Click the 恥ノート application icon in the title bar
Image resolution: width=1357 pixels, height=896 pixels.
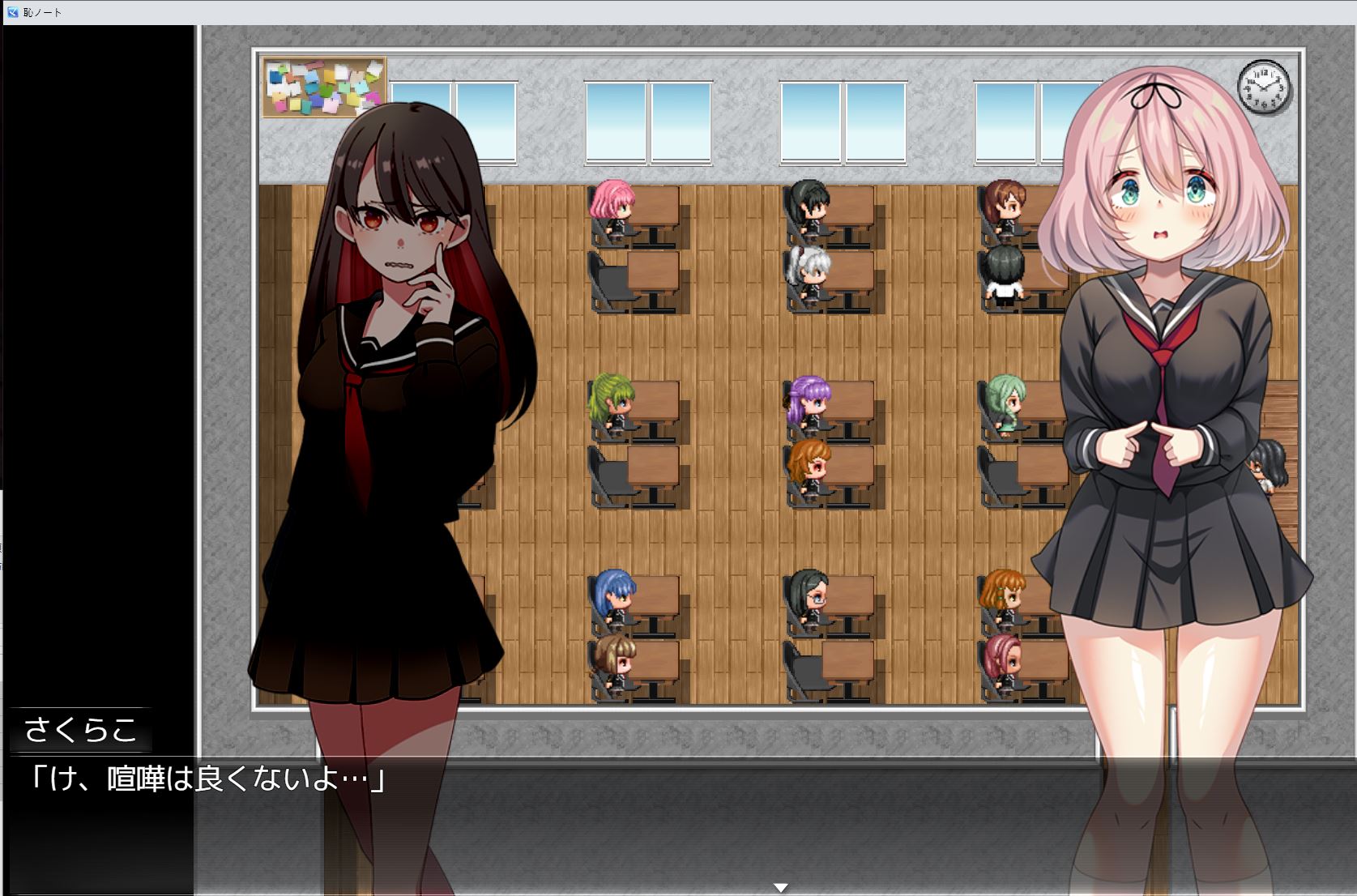[11, 12]
